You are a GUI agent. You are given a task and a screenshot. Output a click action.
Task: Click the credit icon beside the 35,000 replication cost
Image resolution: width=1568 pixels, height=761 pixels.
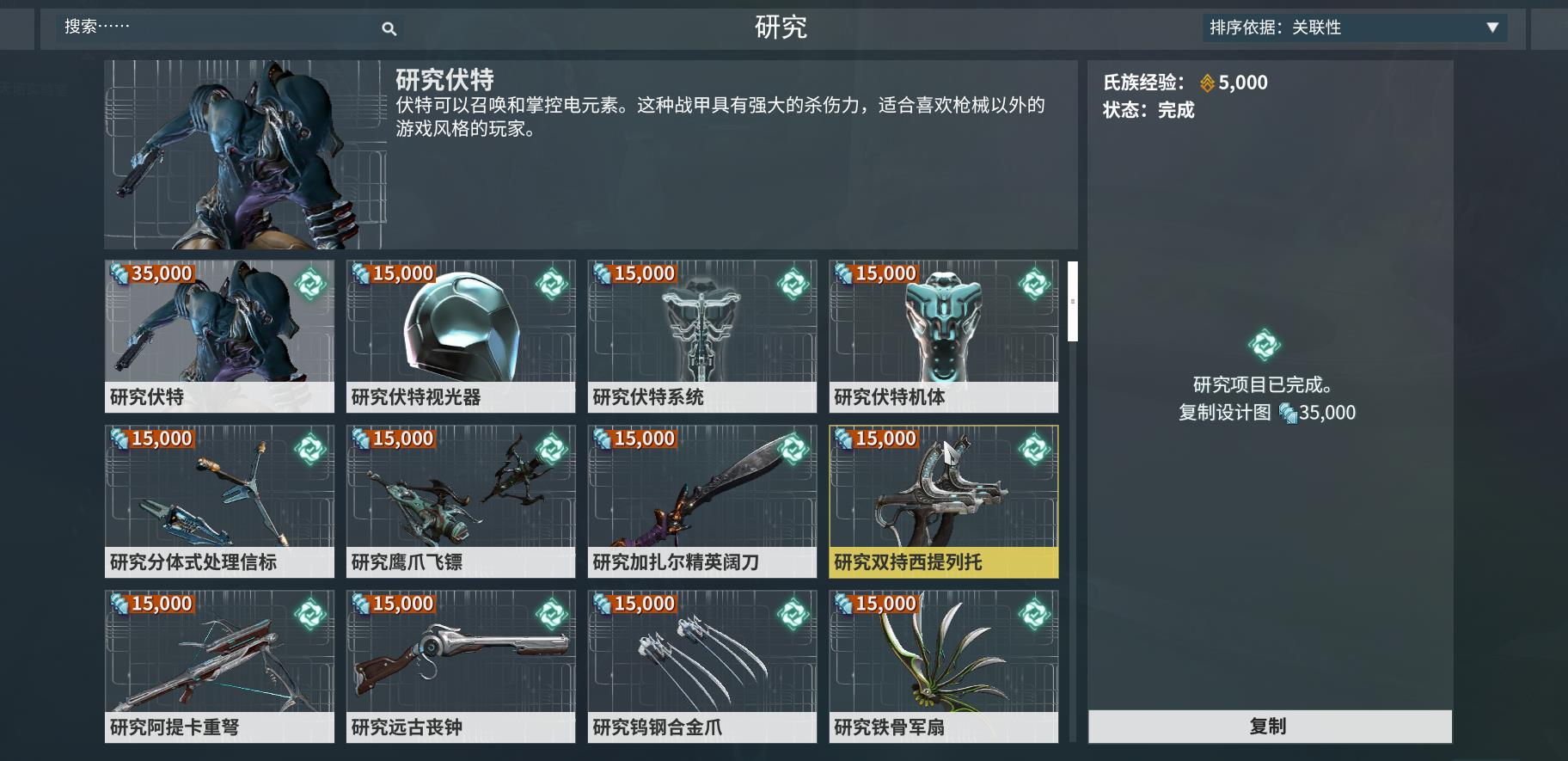[x=1286, y=413]
